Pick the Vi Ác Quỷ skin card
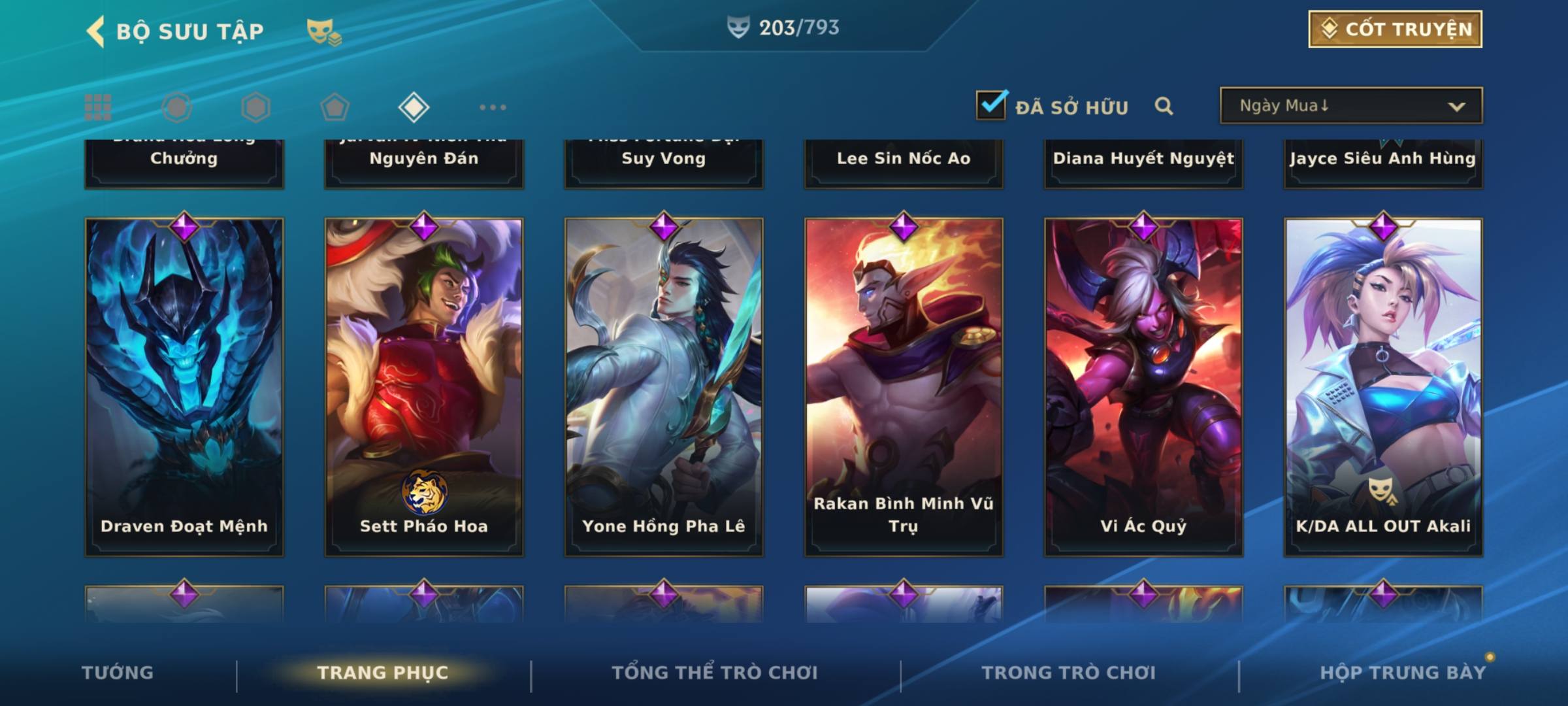 click(1143, 387)
